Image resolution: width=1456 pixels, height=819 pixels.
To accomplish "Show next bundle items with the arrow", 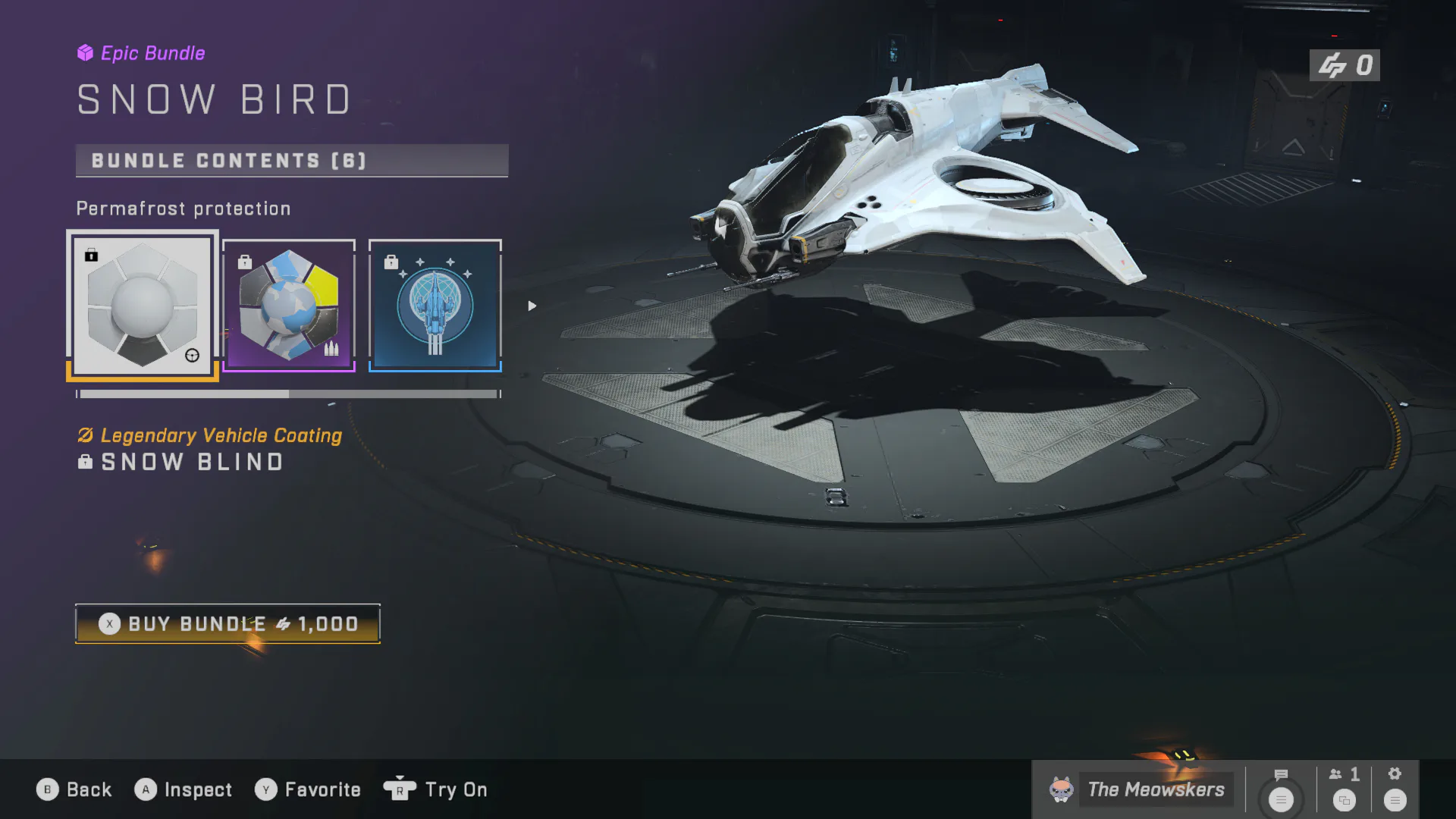I will click(x=532, y=306).
